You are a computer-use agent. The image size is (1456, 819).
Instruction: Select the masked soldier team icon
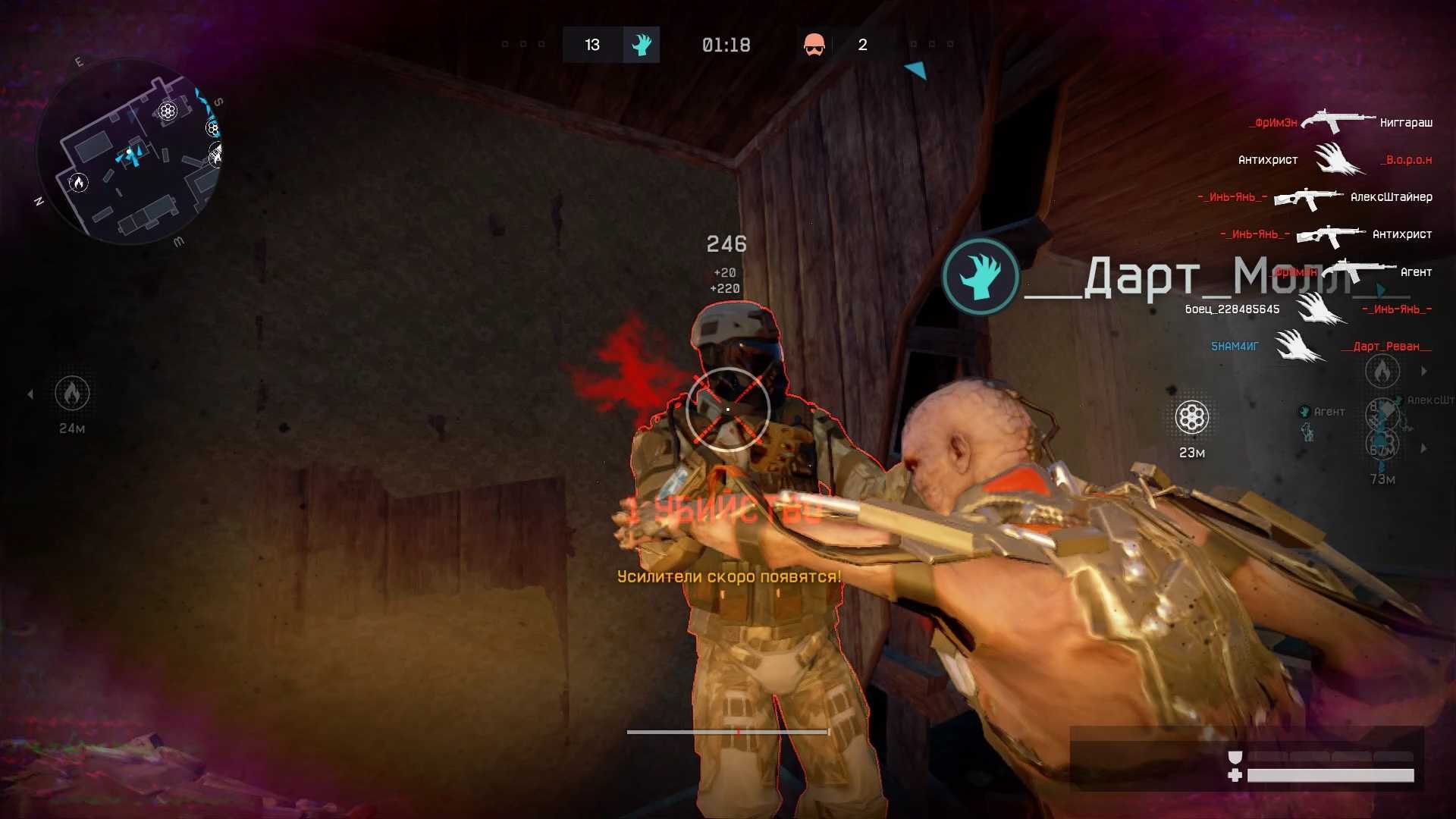pyautogui.click(x=814, y=45)
